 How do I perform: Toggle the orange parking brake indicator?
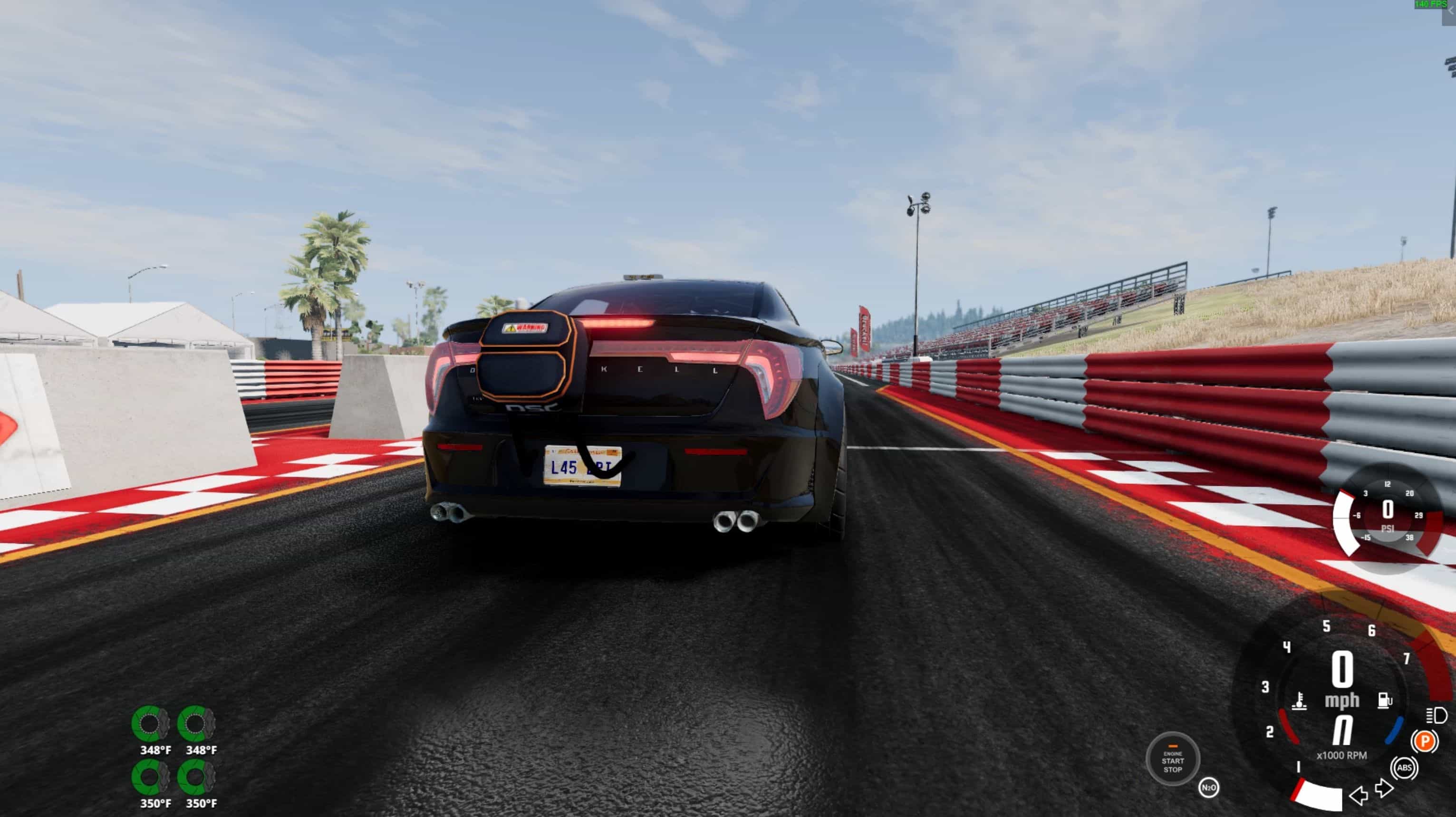point(1424,741)
